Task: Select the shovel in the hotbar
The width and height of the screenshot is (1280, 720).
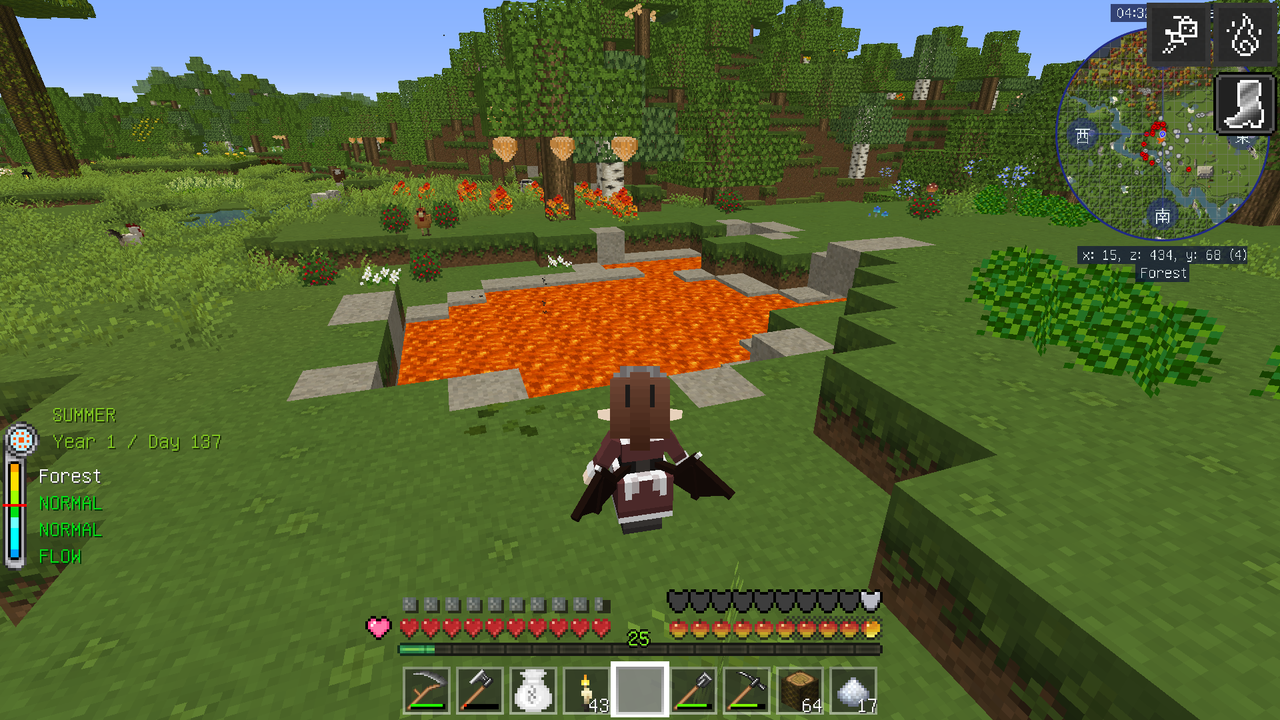Action: pos(695,688)
